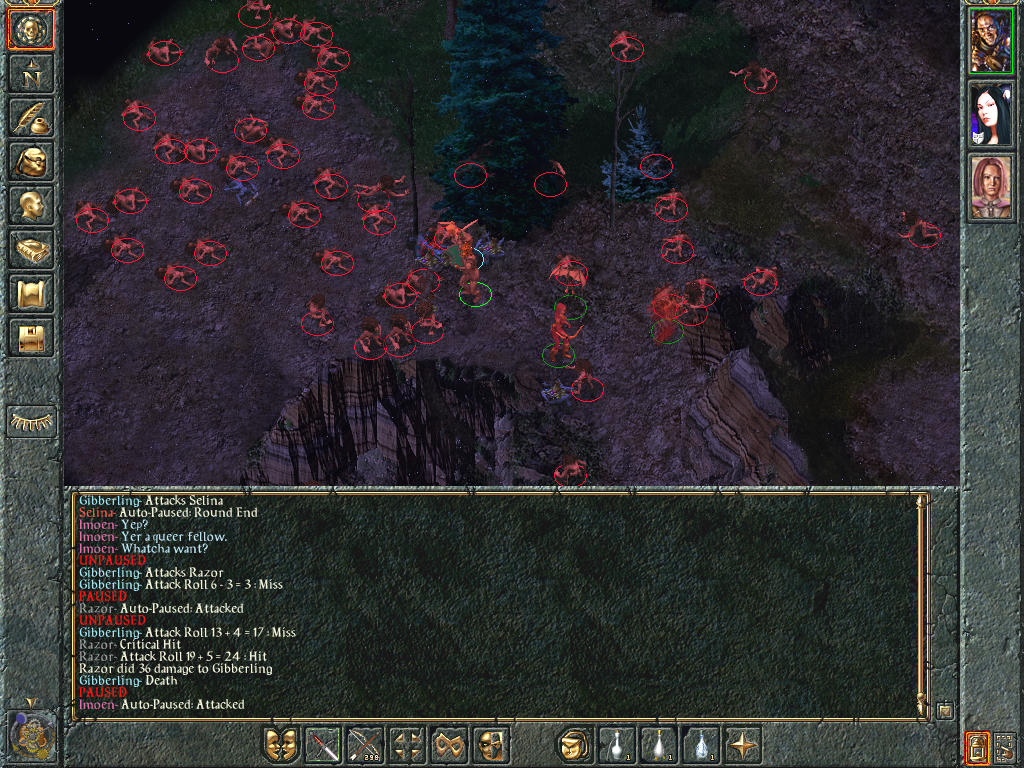
Task: Select the black-haired woman portrait
Action: coord(991,115)
